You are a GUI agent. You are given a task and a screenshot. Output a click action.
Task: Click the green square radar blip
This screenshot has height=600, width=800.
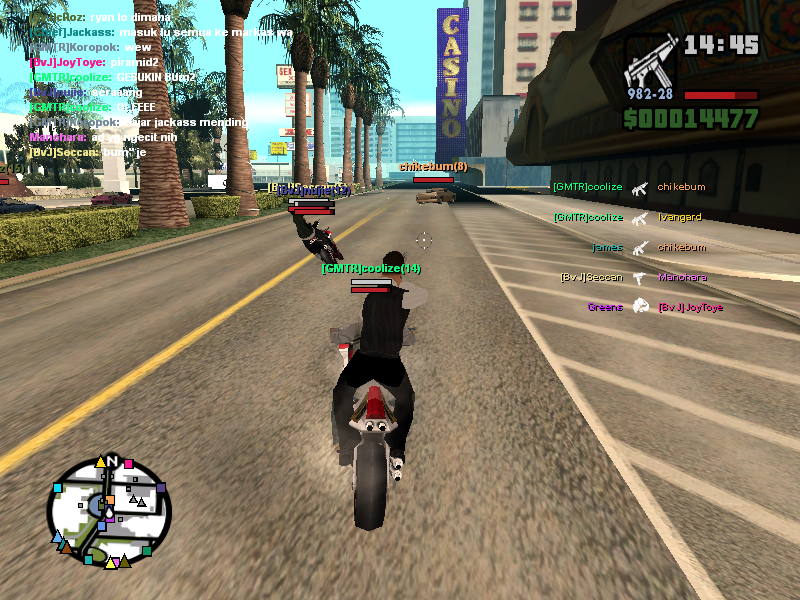147,550
